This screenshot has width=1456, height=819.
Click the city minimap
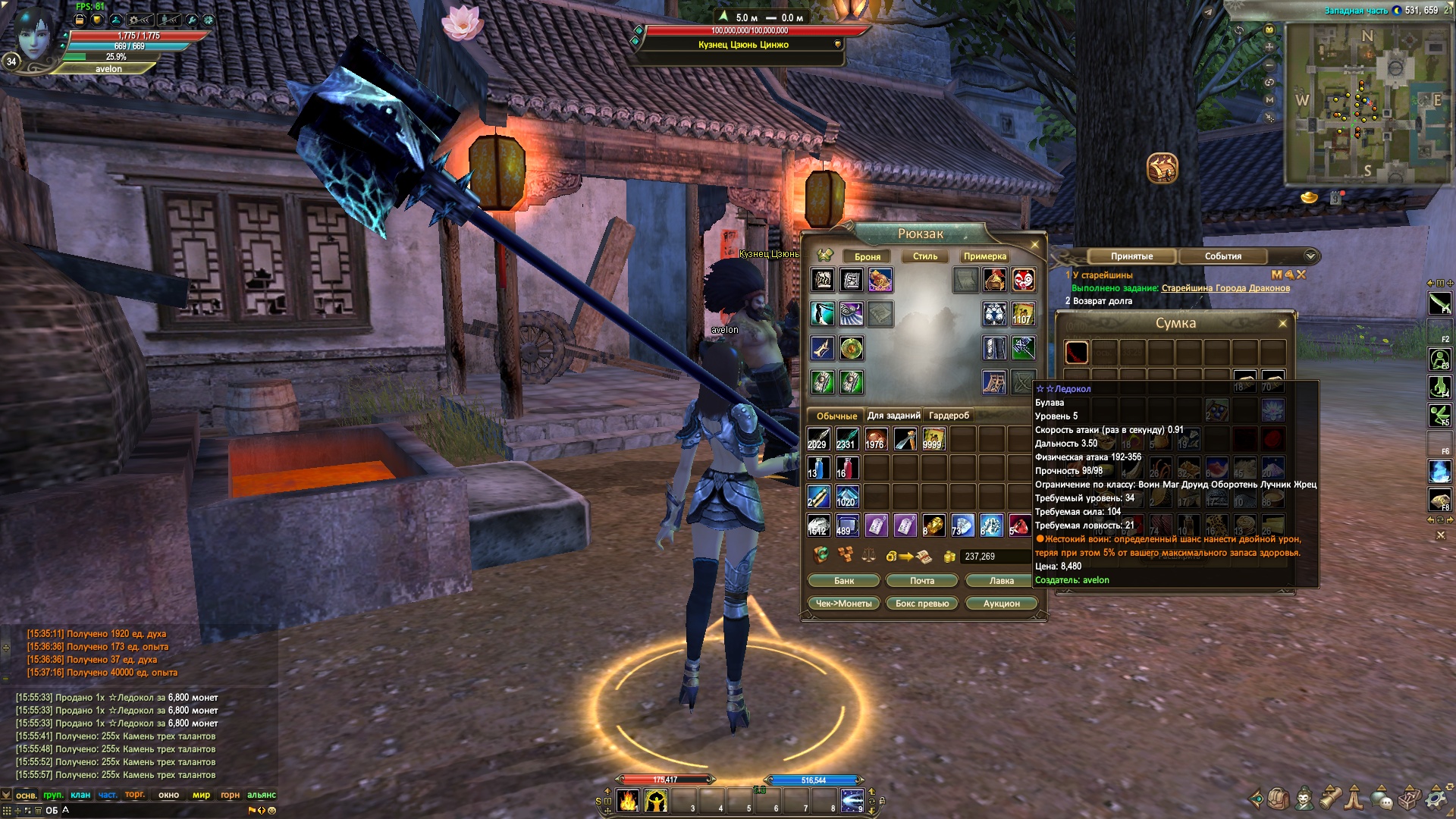tap(1365, 102)
